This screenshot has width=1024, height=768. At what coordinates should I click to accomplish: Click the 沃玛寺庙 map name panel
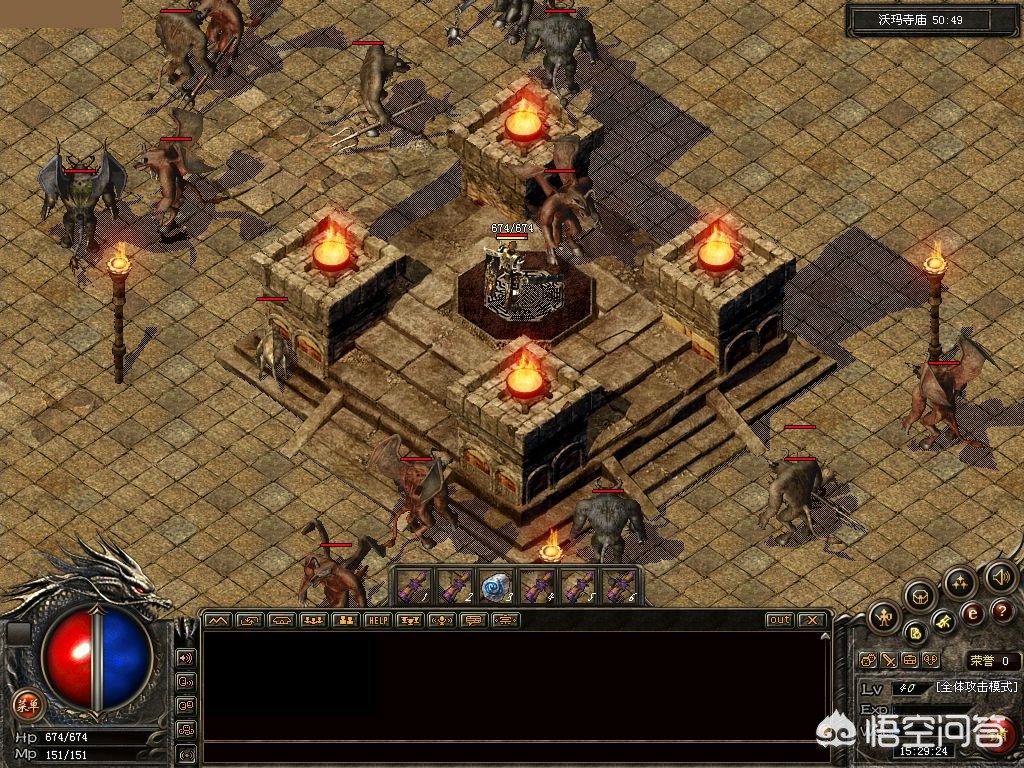(x=918, y=19)
